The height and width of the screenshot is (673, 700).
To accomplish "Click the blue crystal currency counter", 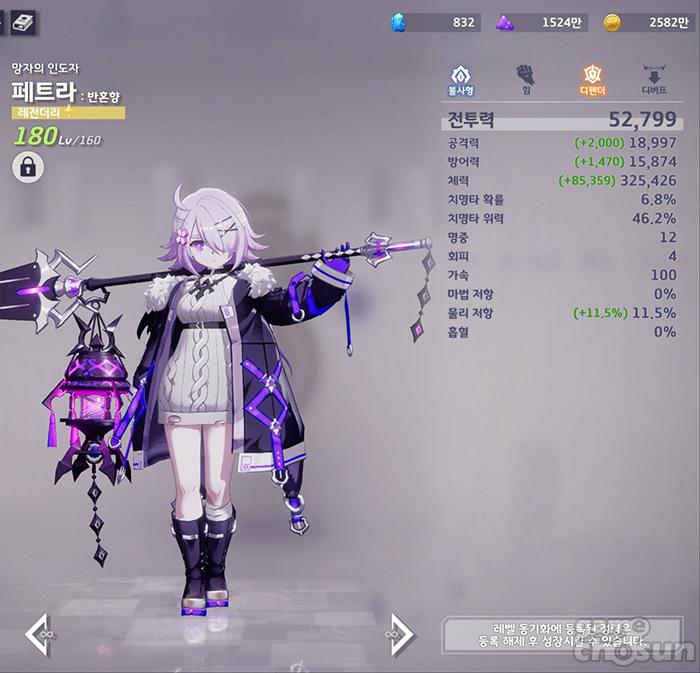I will coord(433,22).
